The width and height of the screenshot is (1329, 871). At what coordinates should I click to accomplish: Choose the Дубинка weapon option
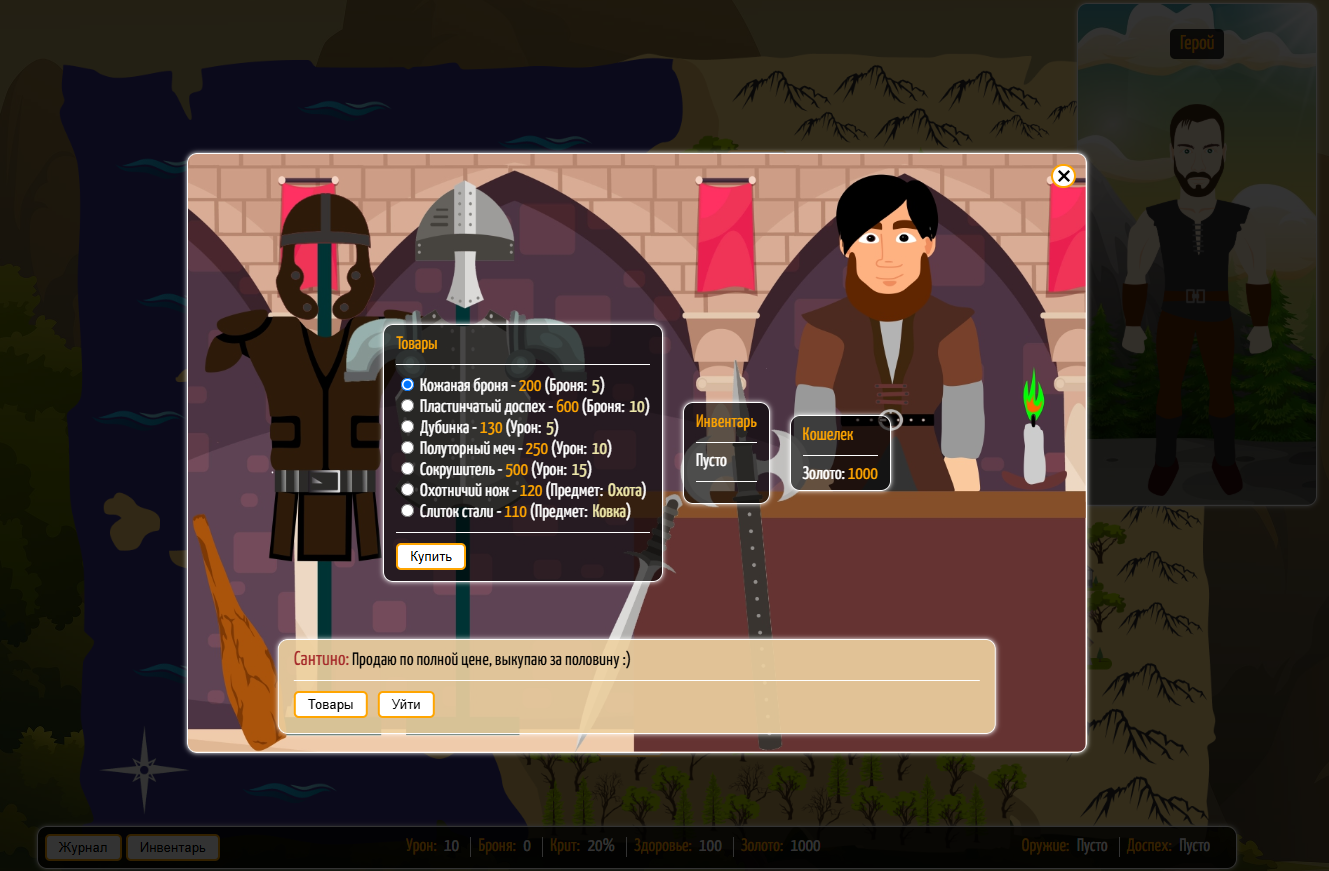pos(407,426)
